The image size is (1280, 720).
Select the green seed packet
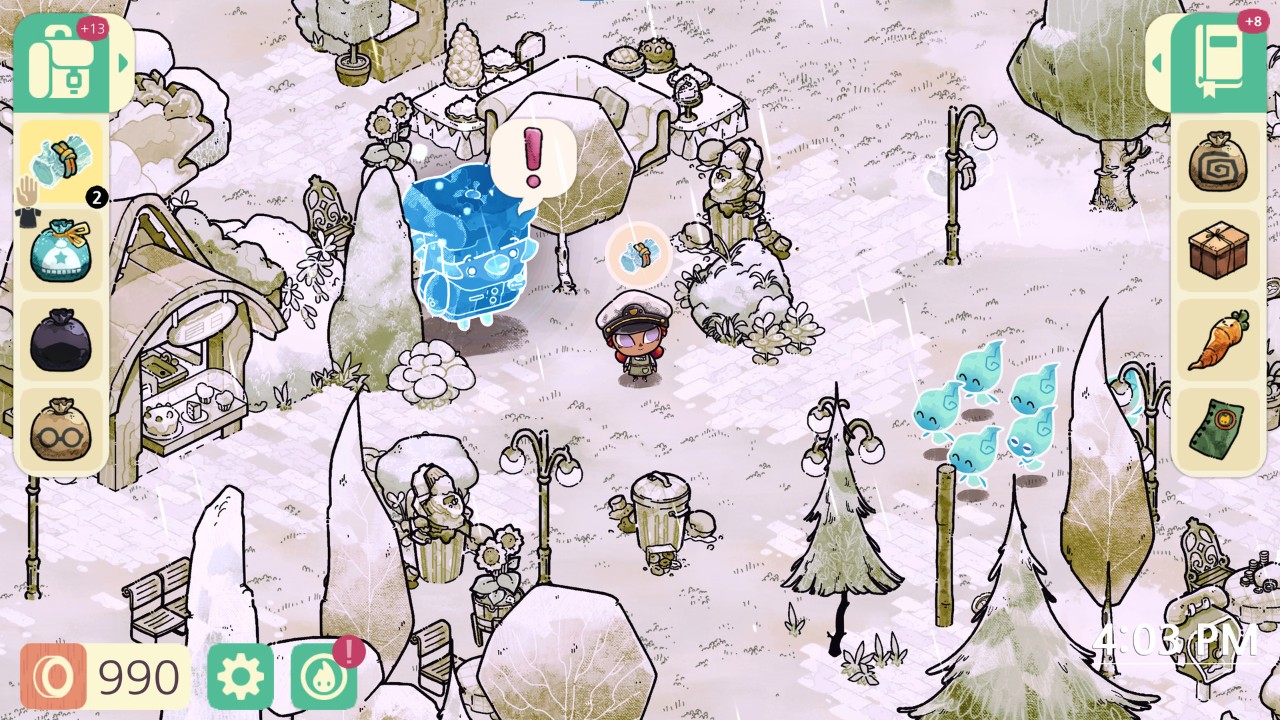[1218, 426]
